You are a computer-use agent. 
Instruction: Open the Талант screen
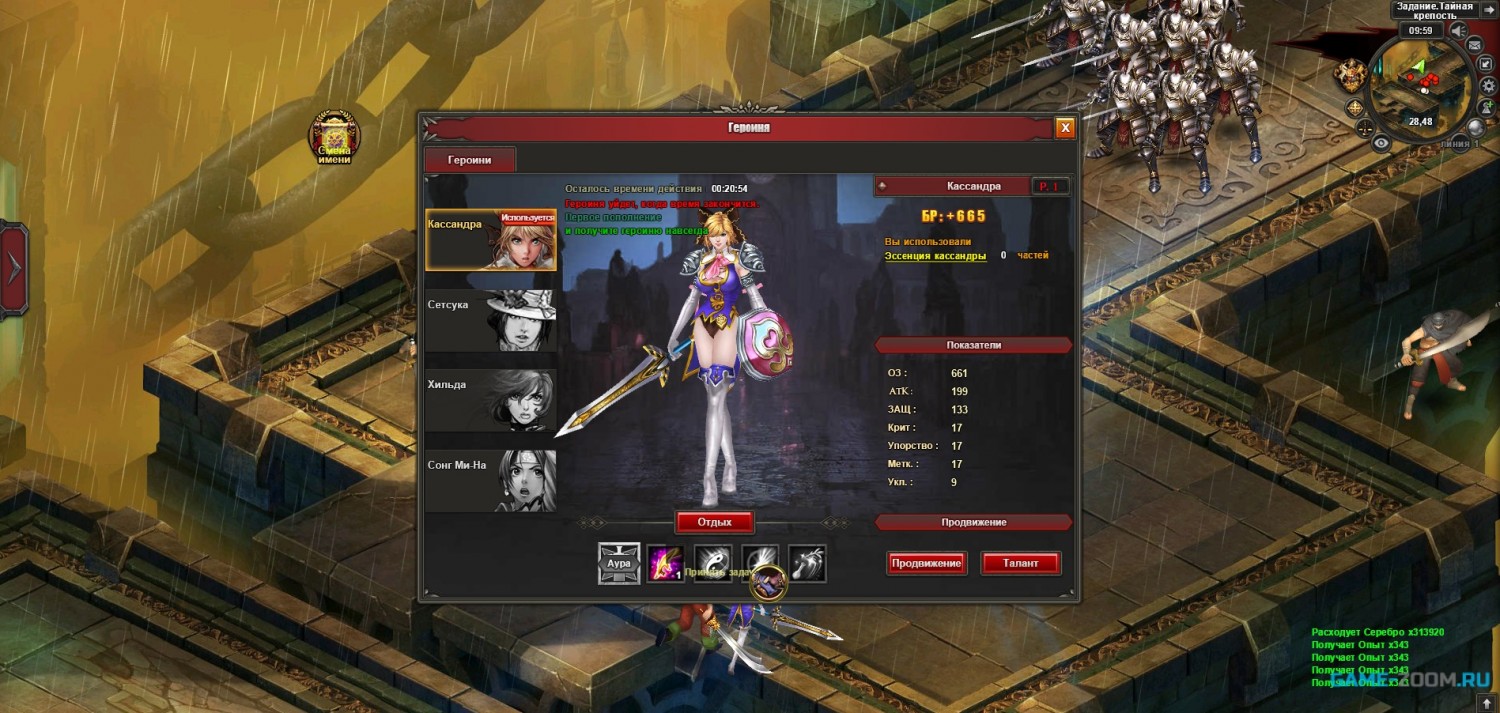1020,563
